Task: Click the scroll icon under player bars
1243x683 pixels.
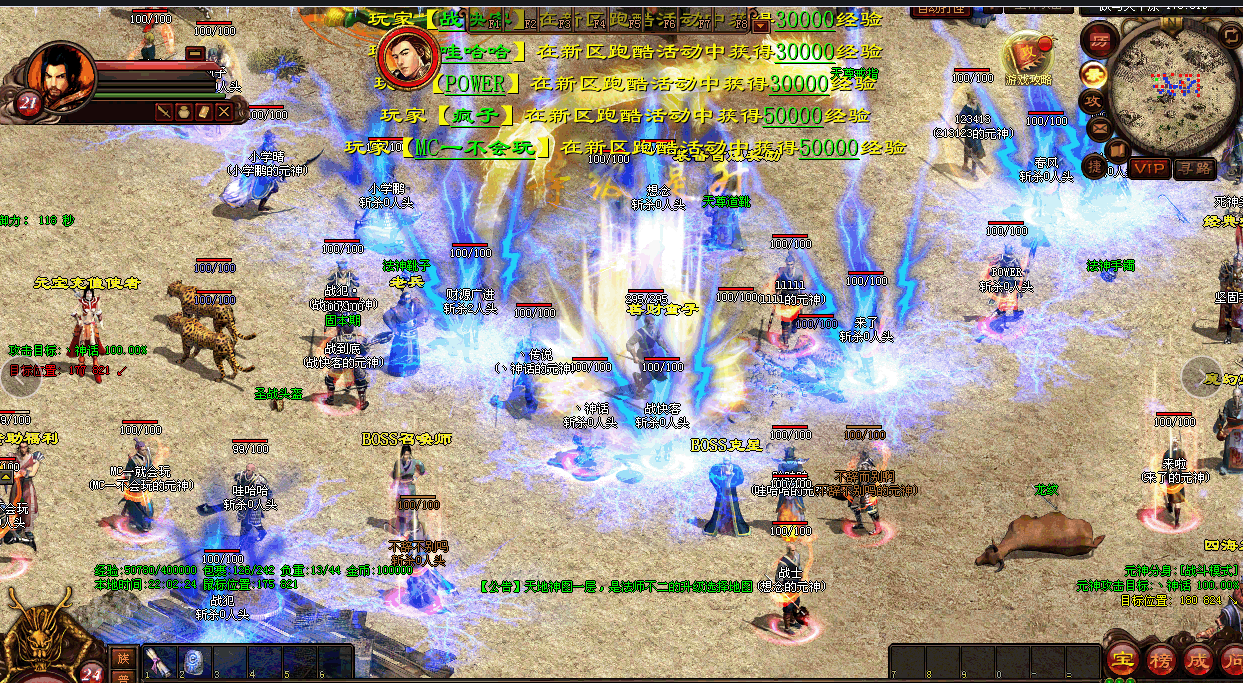Action: [x=204, y=112]
